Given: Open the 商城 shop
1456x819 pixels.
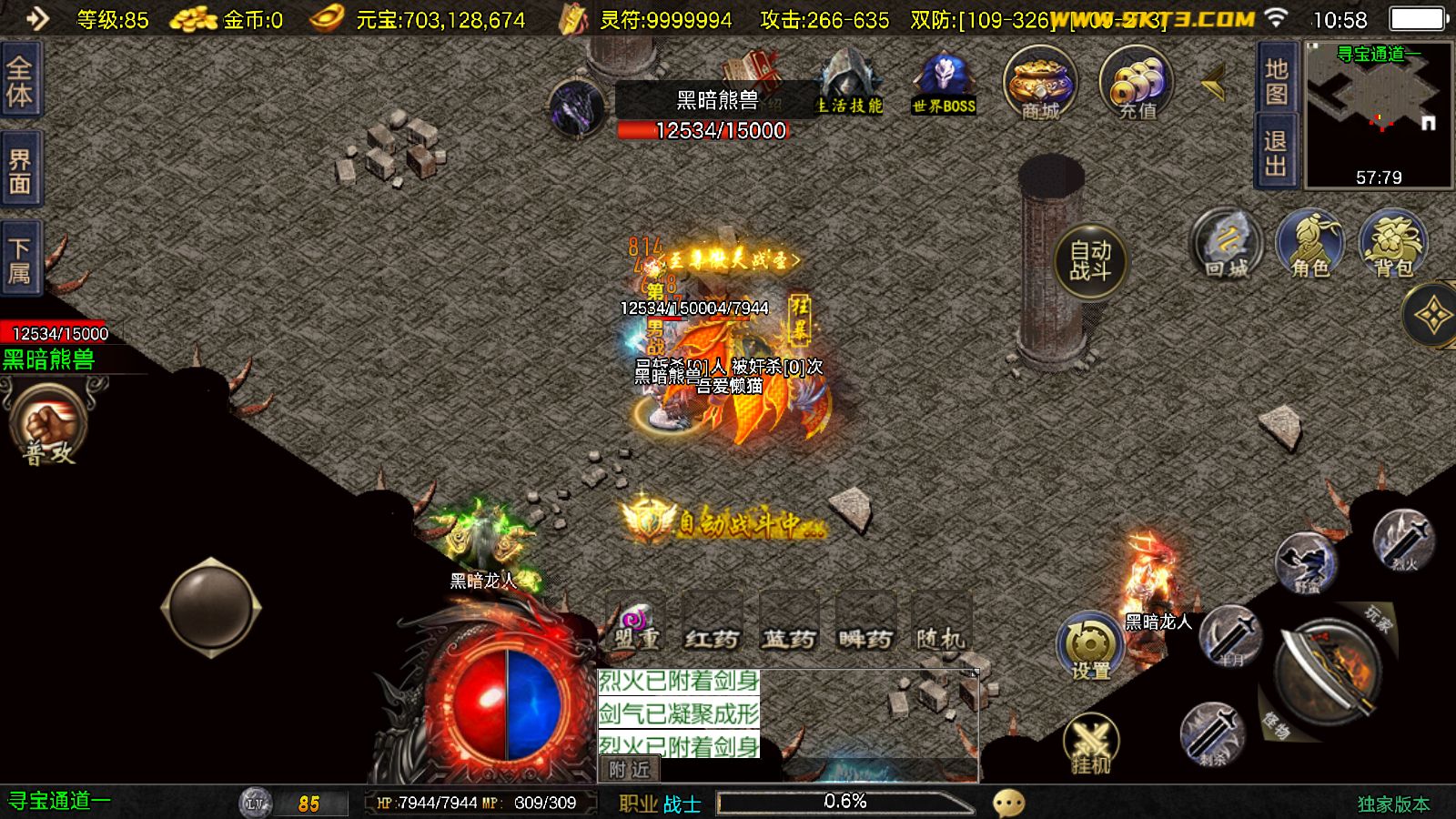Looking at the screenshot, I should [1040, 84].
